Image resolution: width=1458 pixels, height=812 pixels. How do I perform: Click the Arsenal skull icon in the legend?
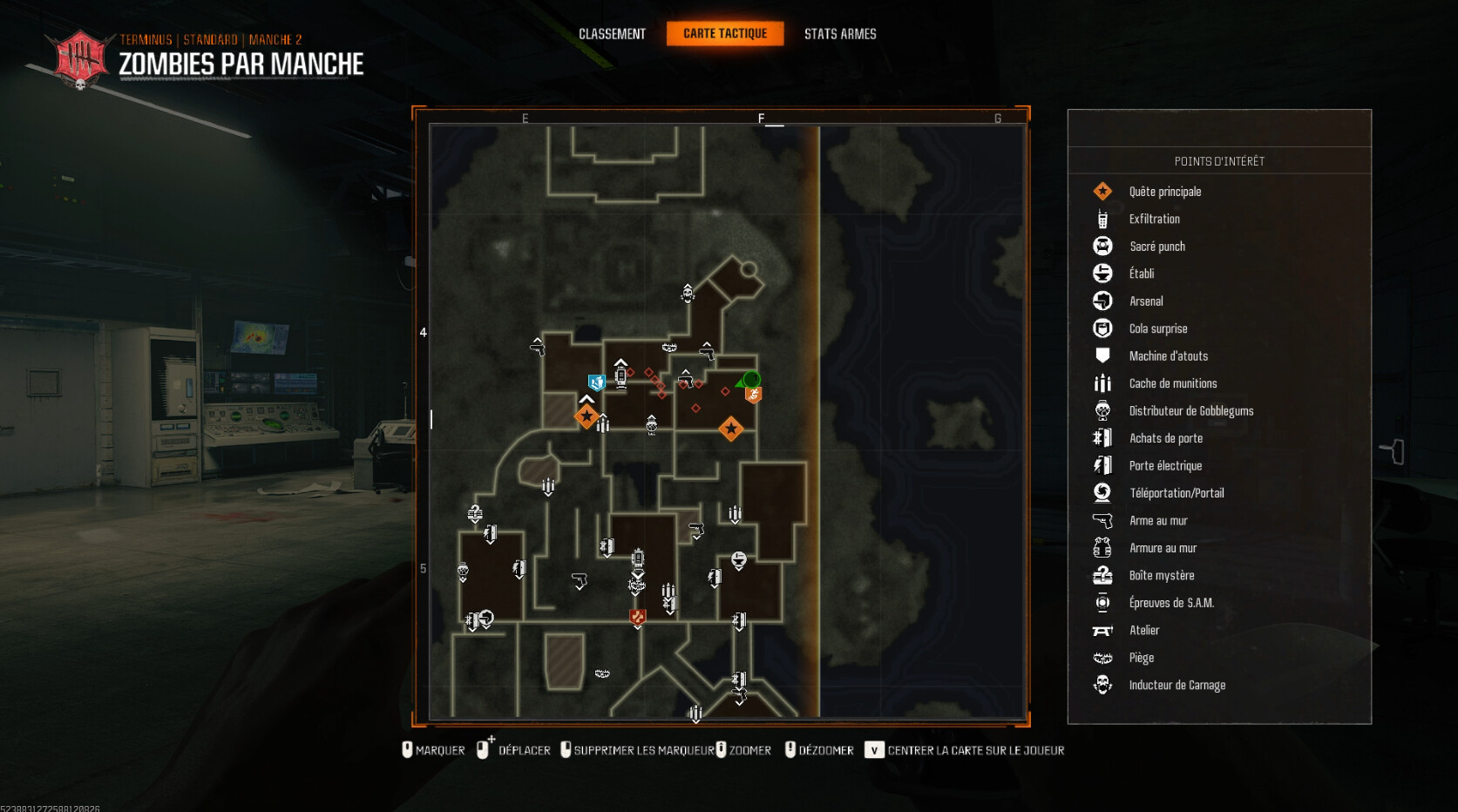point(1102,301)
